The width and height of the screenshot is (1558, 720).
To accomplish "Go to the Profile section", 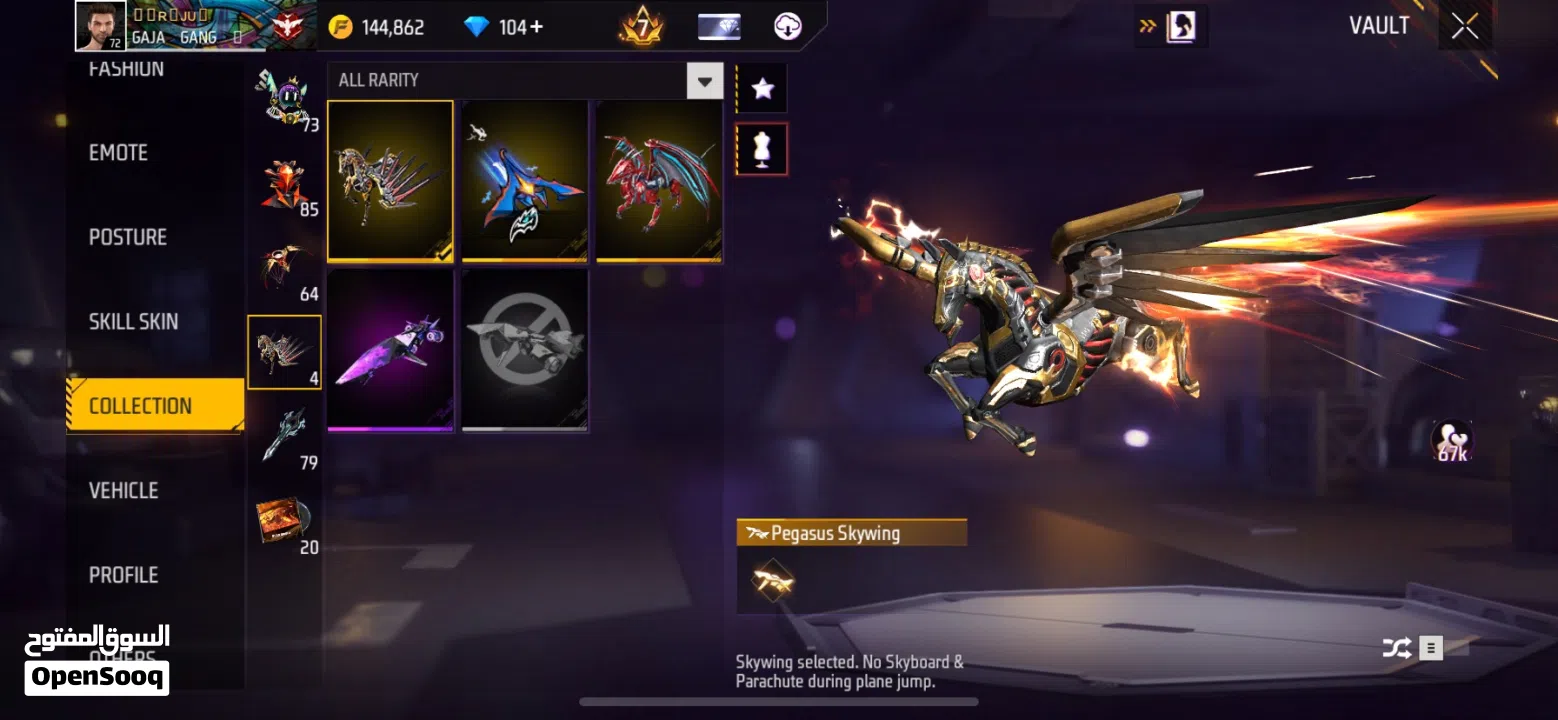I will click(x=123, y=575).
